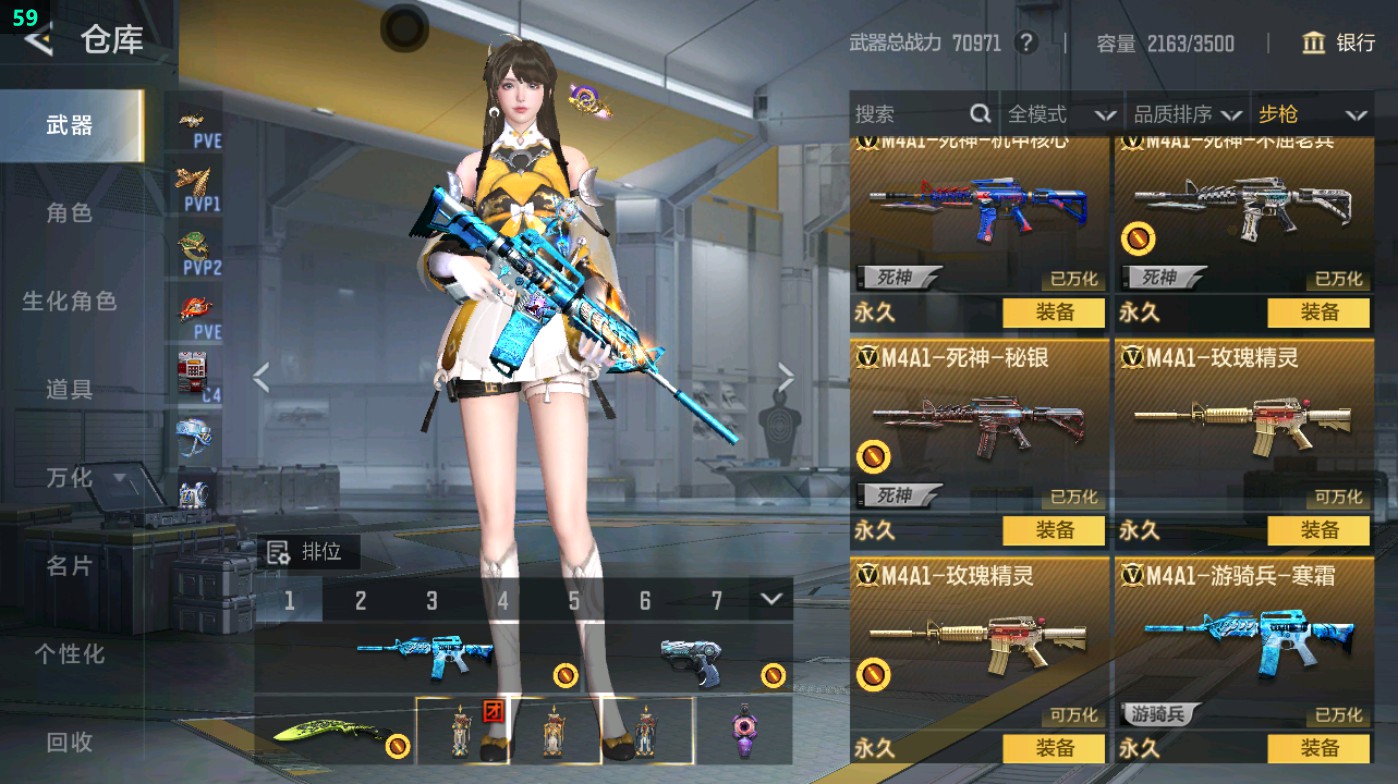Click the right arrow to rotate the character view
Image resolution: width=1398 pixels, height=784 pixels.
tap(786, 375)
